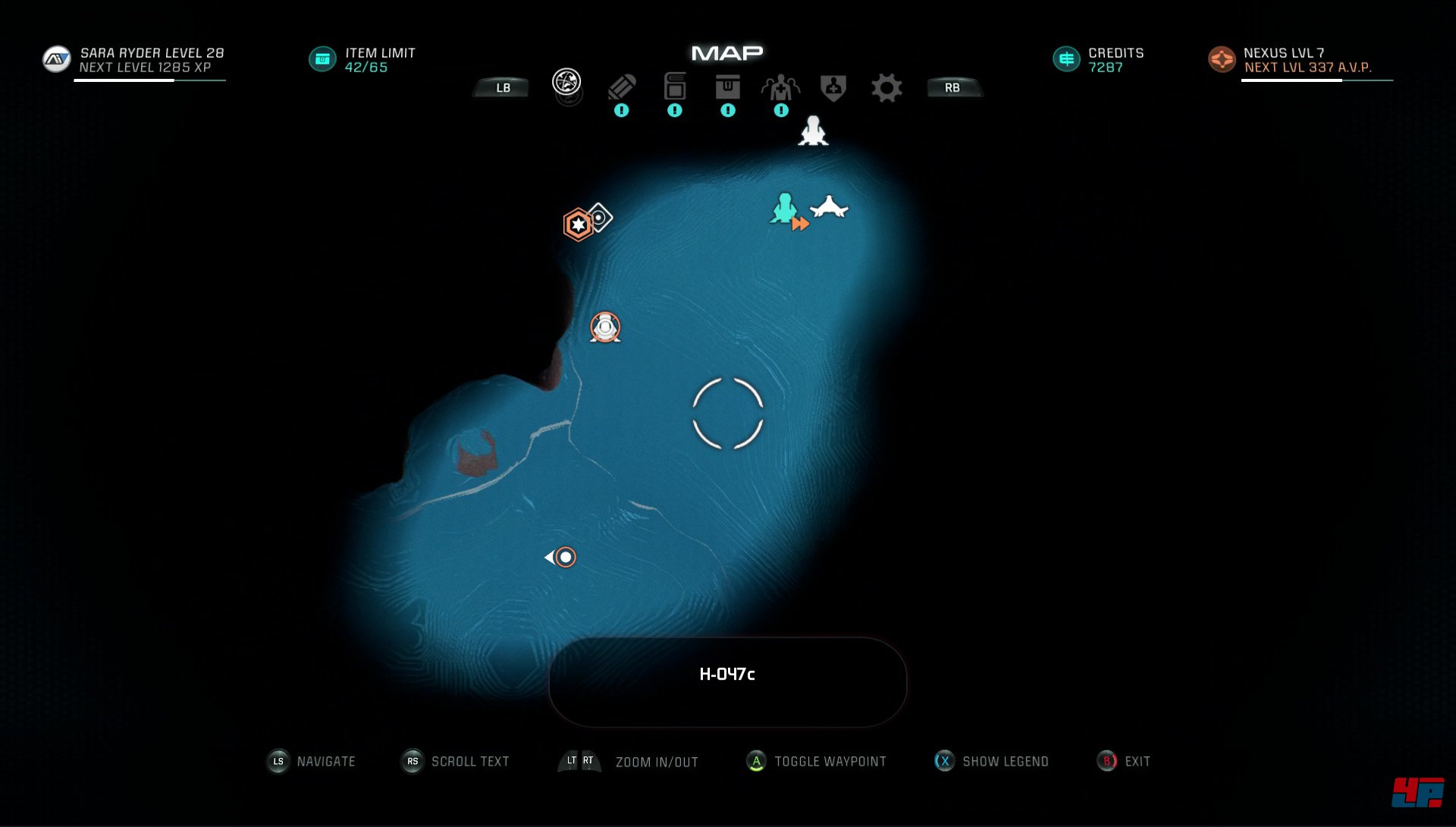Select the globe Map tab
This screenshot has height=827, width=1456.
click(x=566, y=82)
